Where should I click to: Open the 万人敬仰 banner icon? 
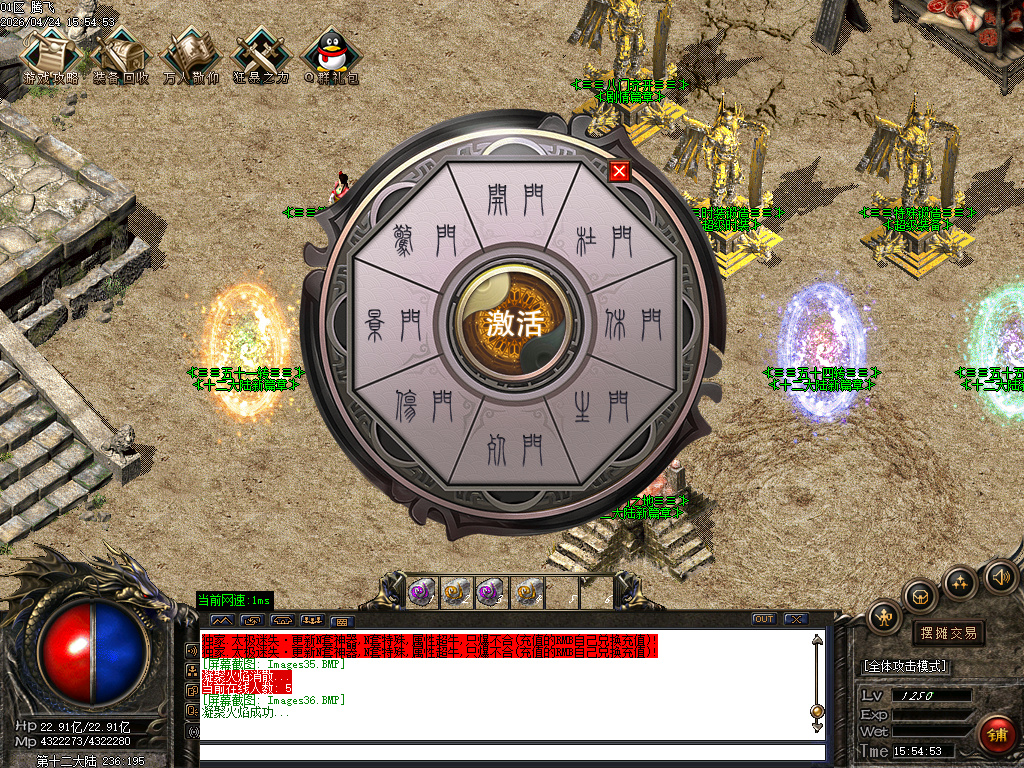click(x=191, y=55)
